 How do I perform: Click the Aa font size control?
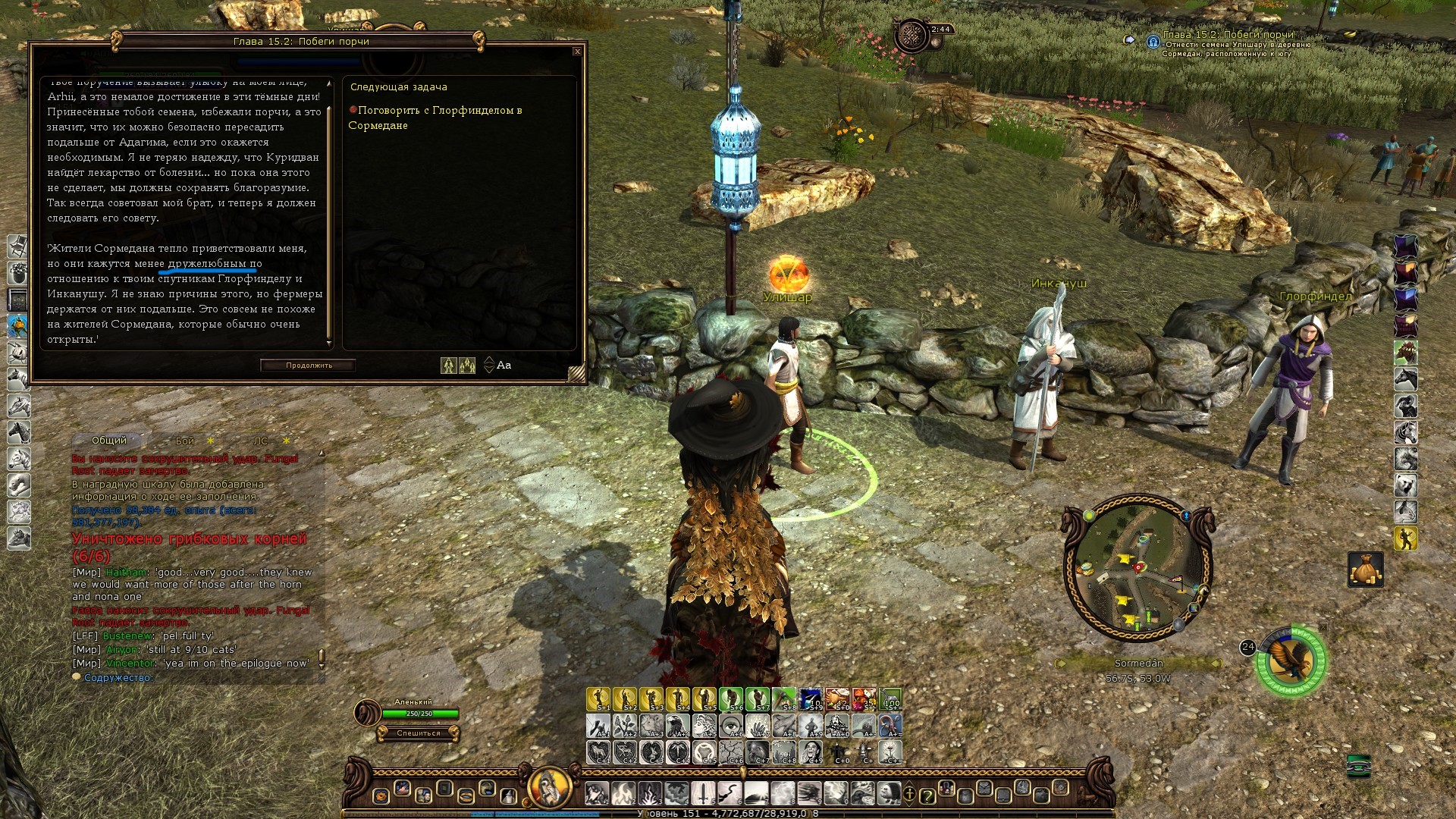pyautogui.click(x=504, y=366)
